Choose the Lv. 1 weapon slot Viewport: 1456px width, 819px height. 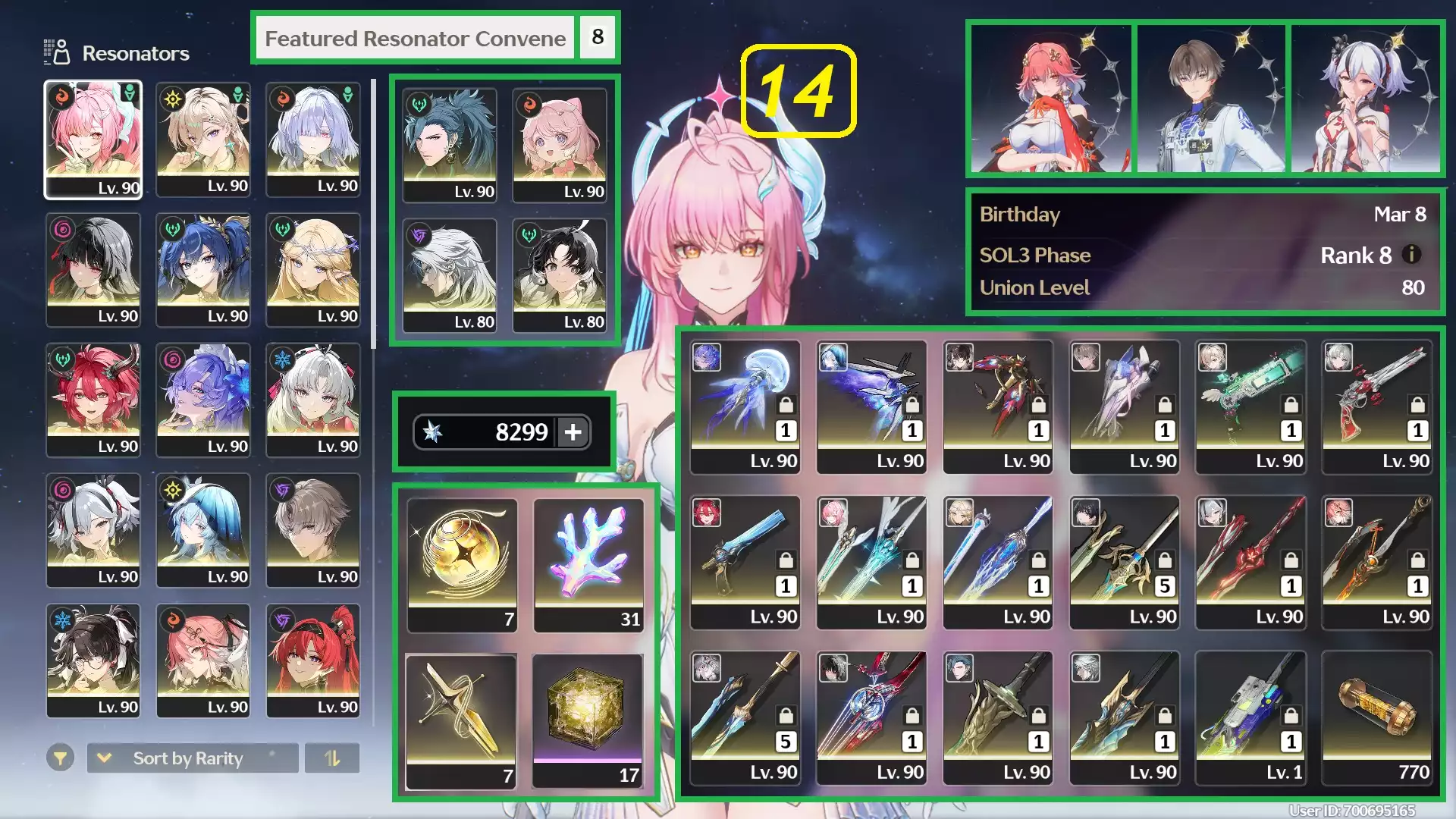click(x=1250, y=717)
